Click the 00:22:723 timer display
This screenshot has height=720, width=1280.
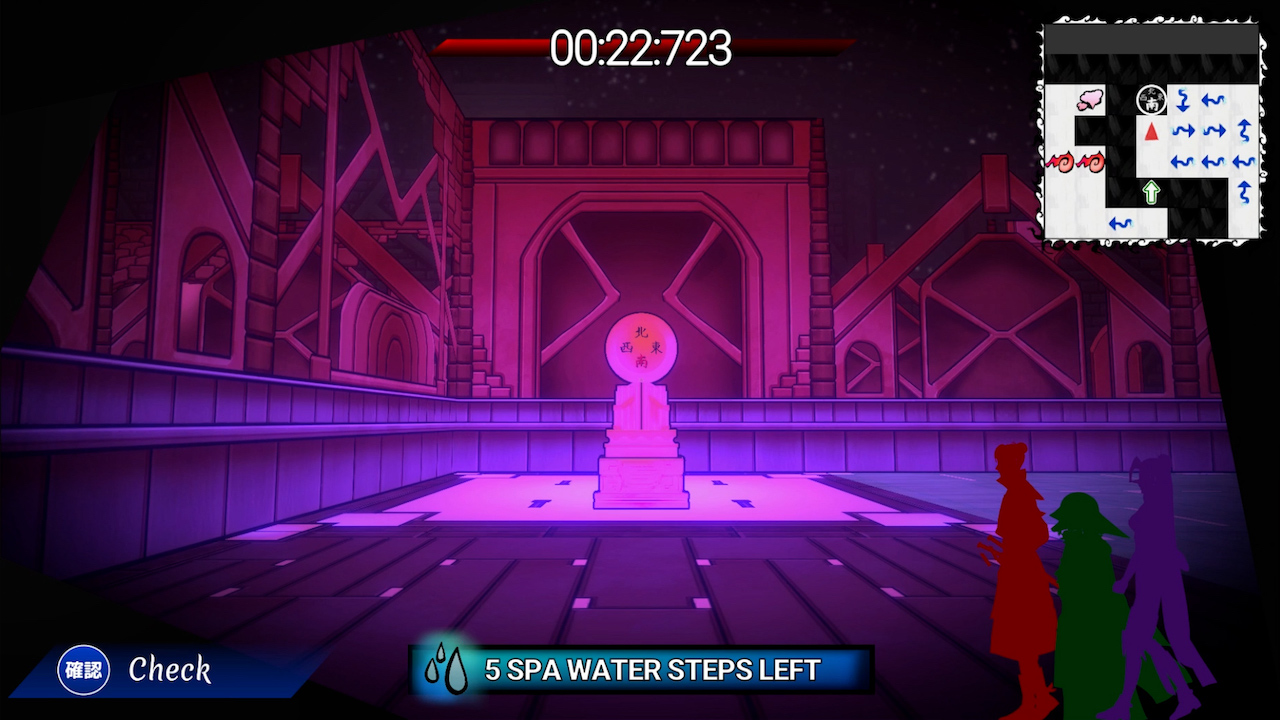[x=640, y=48]
